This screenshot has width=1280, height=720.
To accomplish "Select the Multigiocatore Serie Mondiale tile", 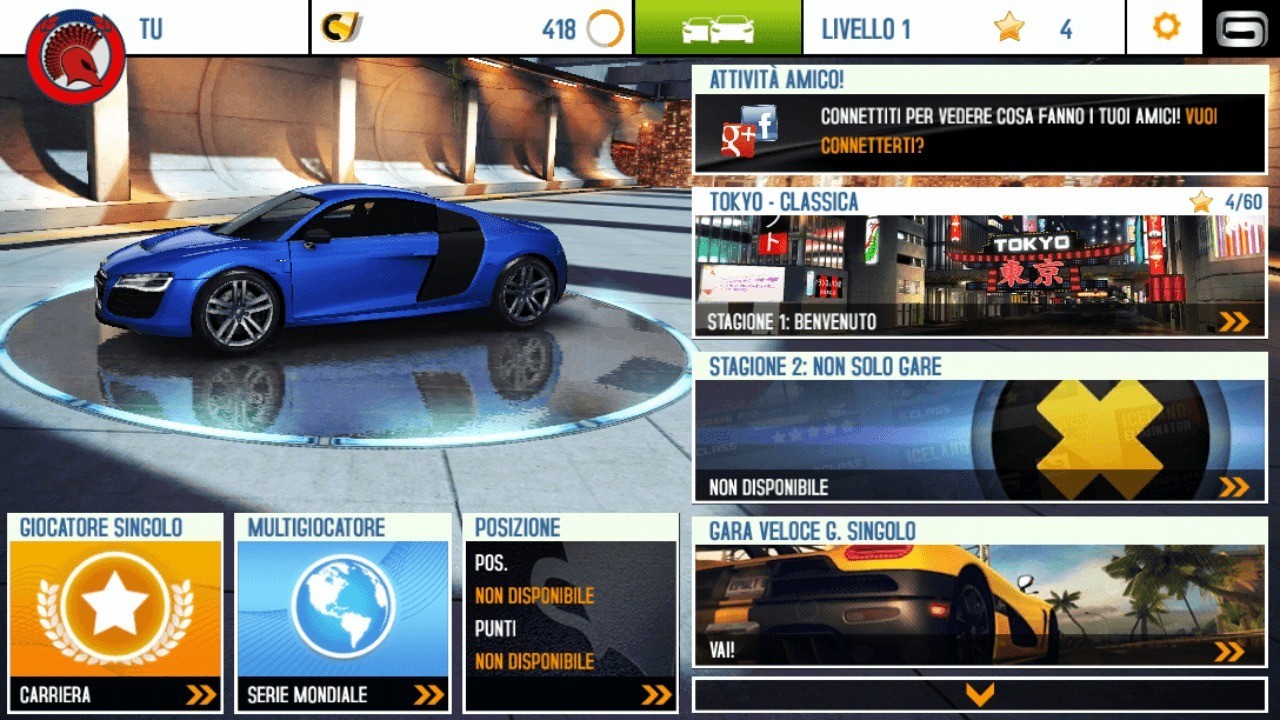I will coord(342,612).
